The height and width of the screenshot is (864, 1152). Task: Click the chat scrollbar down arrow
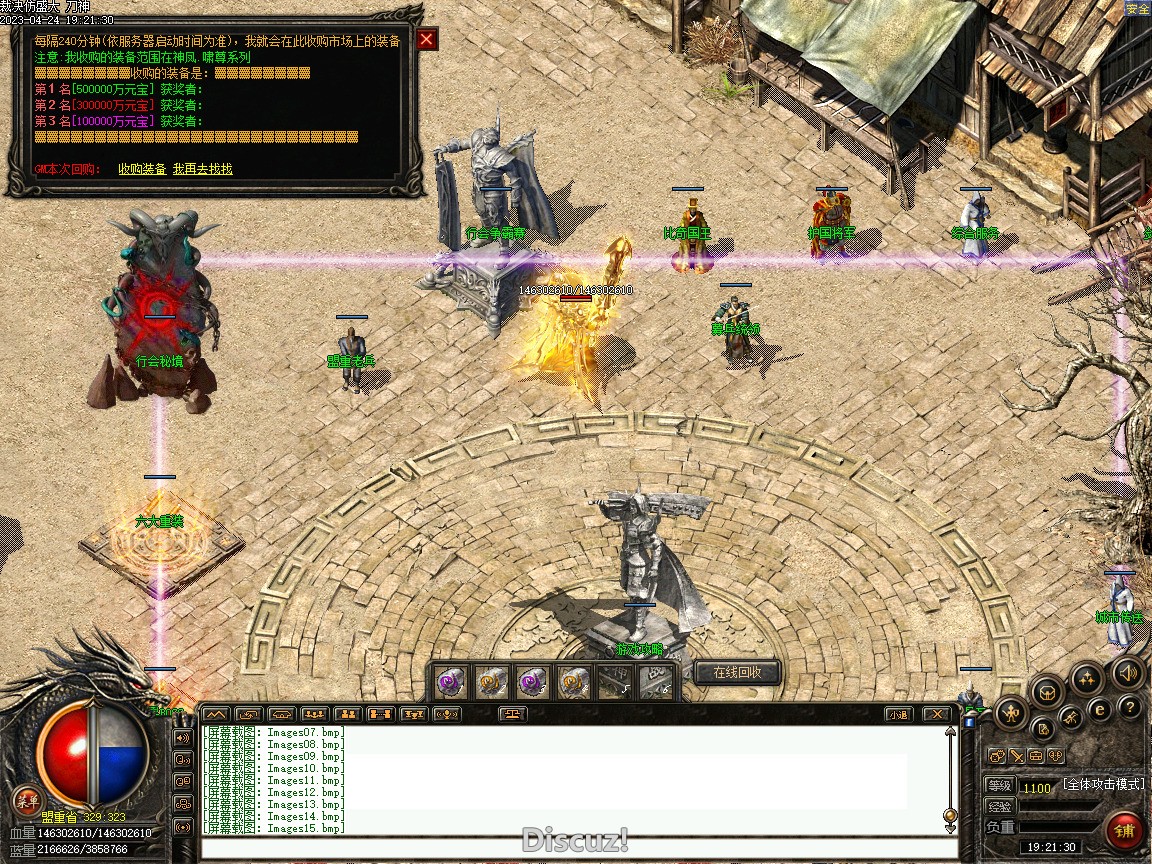950,826
